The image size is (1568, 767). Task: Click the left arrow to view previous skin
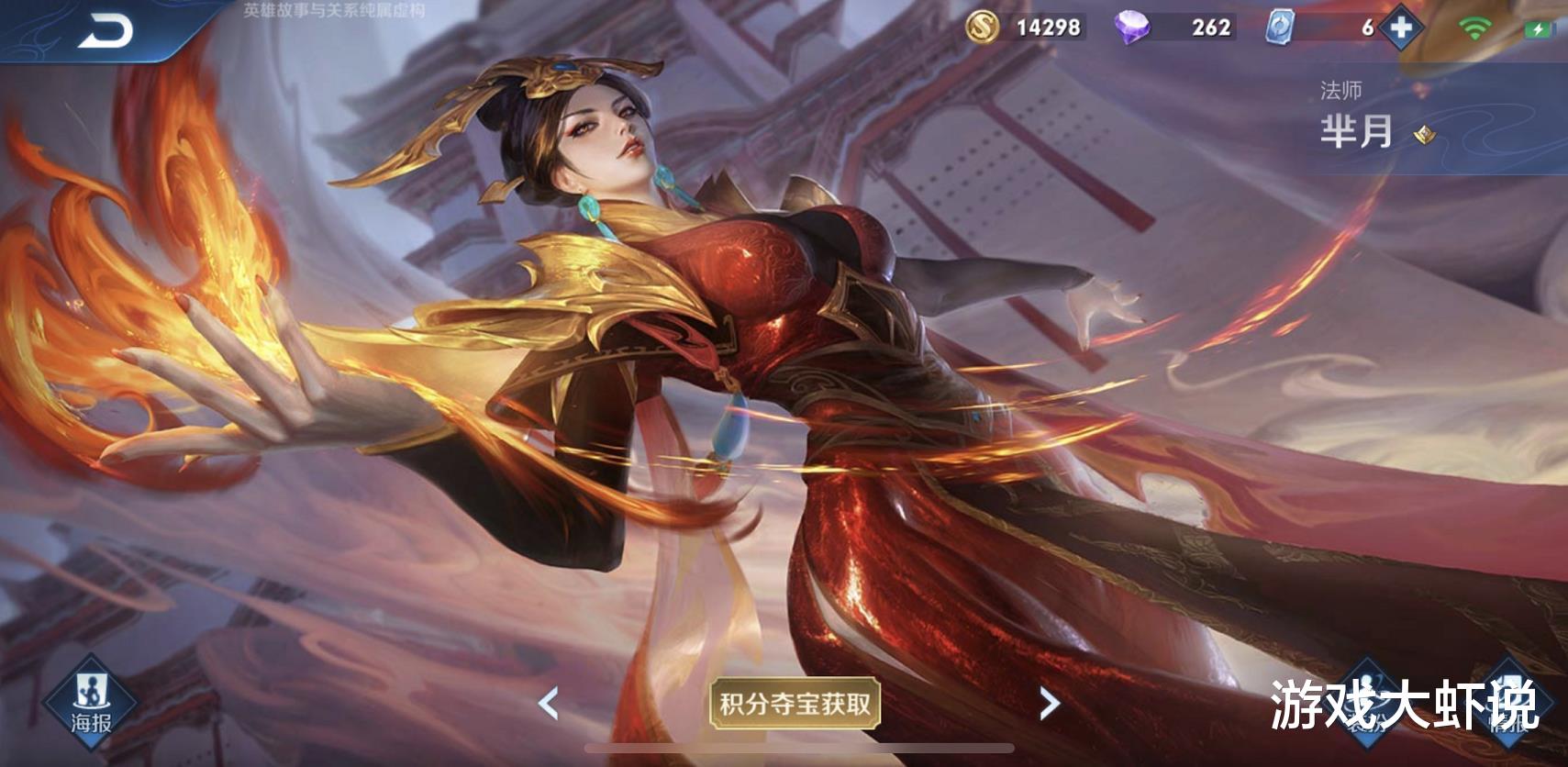point(548,703)
